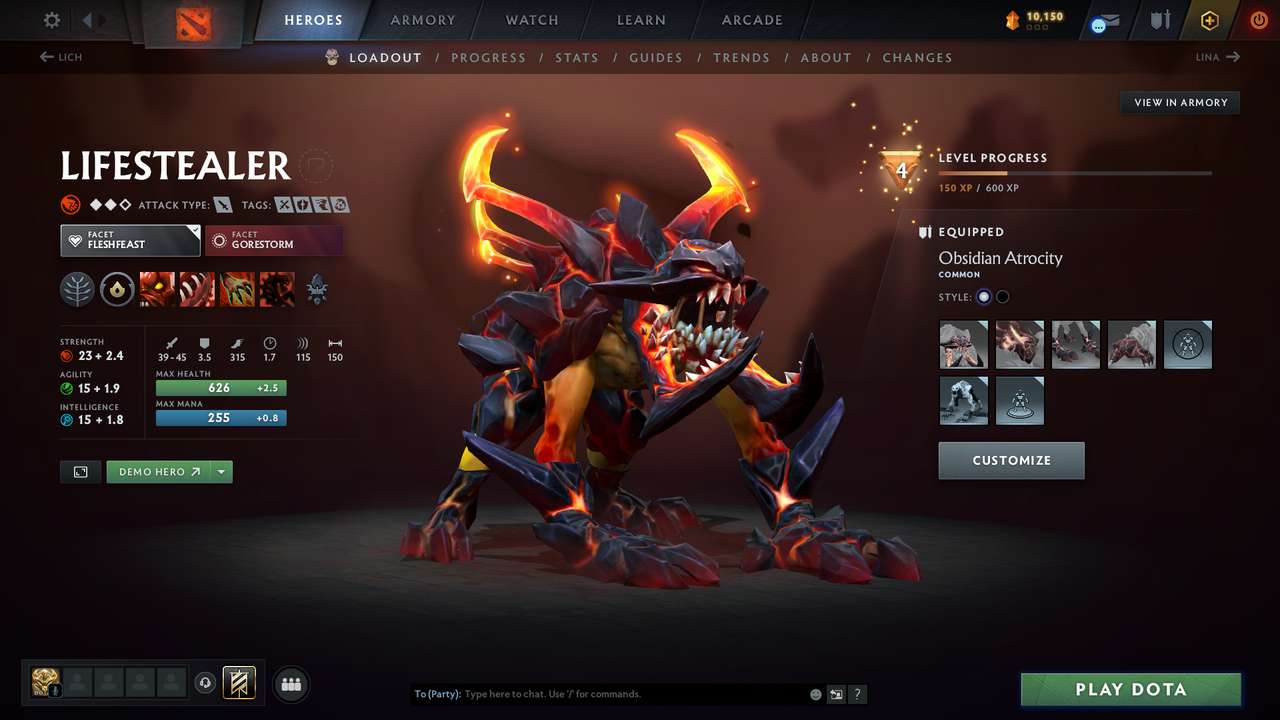Switch to the STATS tab

(x=577, y=57)
